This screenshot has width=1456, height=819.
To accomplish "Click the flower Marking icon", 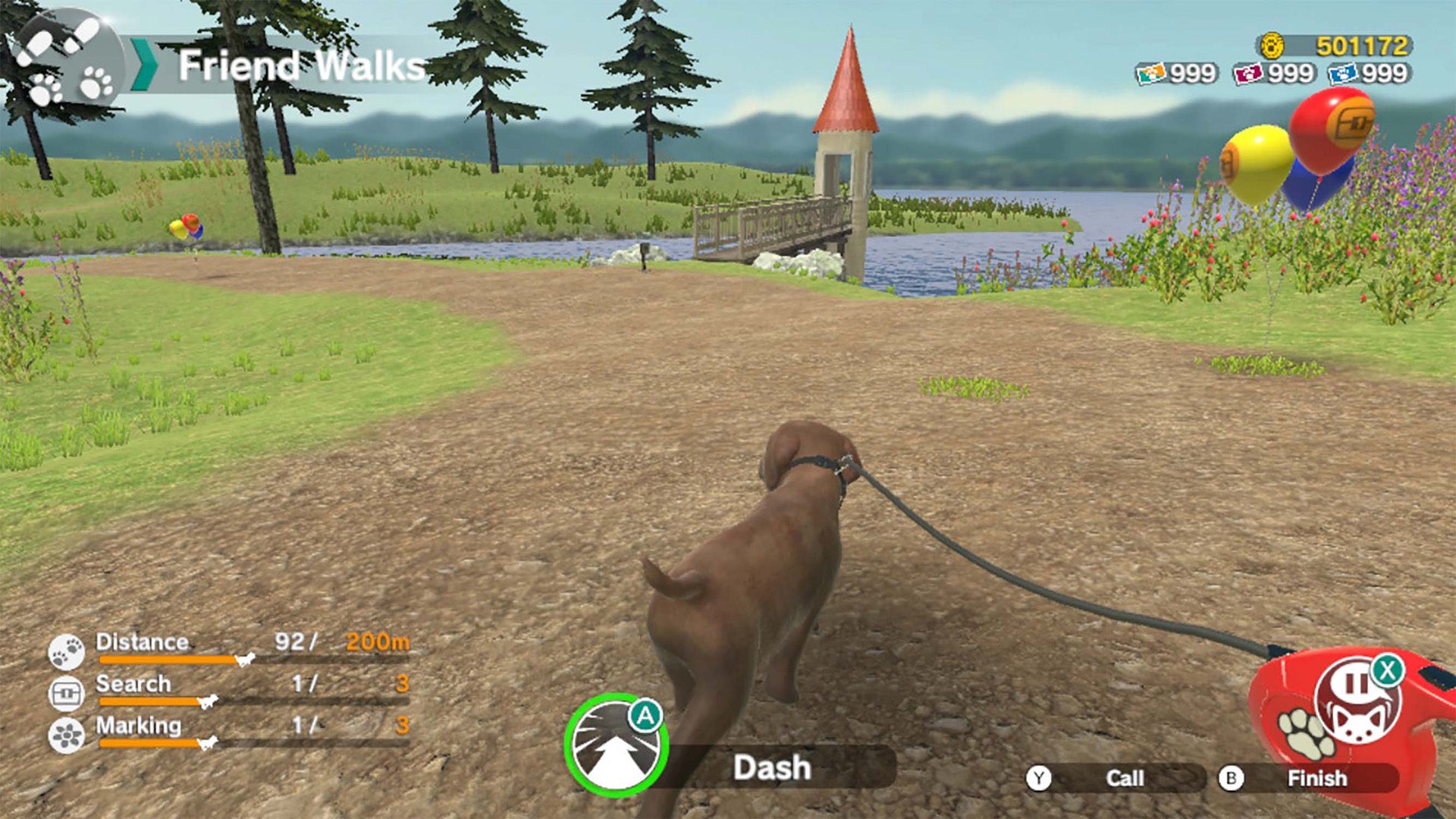I will pyautogui.click(x=68, y=734).
